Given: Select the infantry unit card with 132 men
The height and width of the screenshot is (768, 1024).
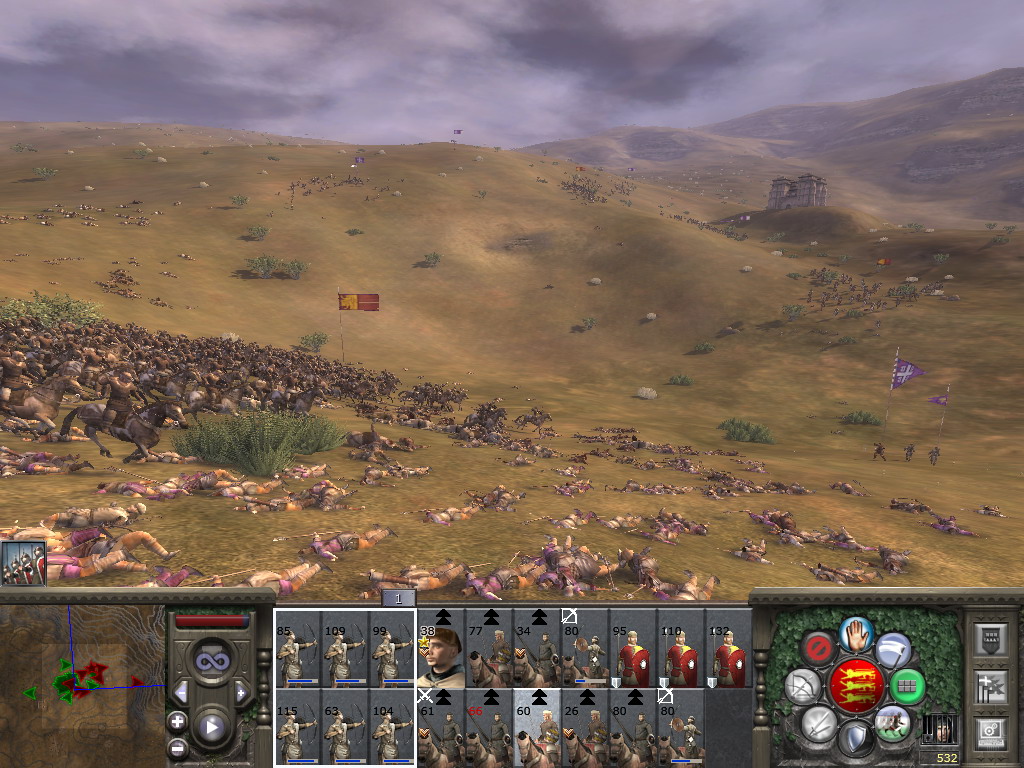Looking at the screenshot, I should 728,648.
